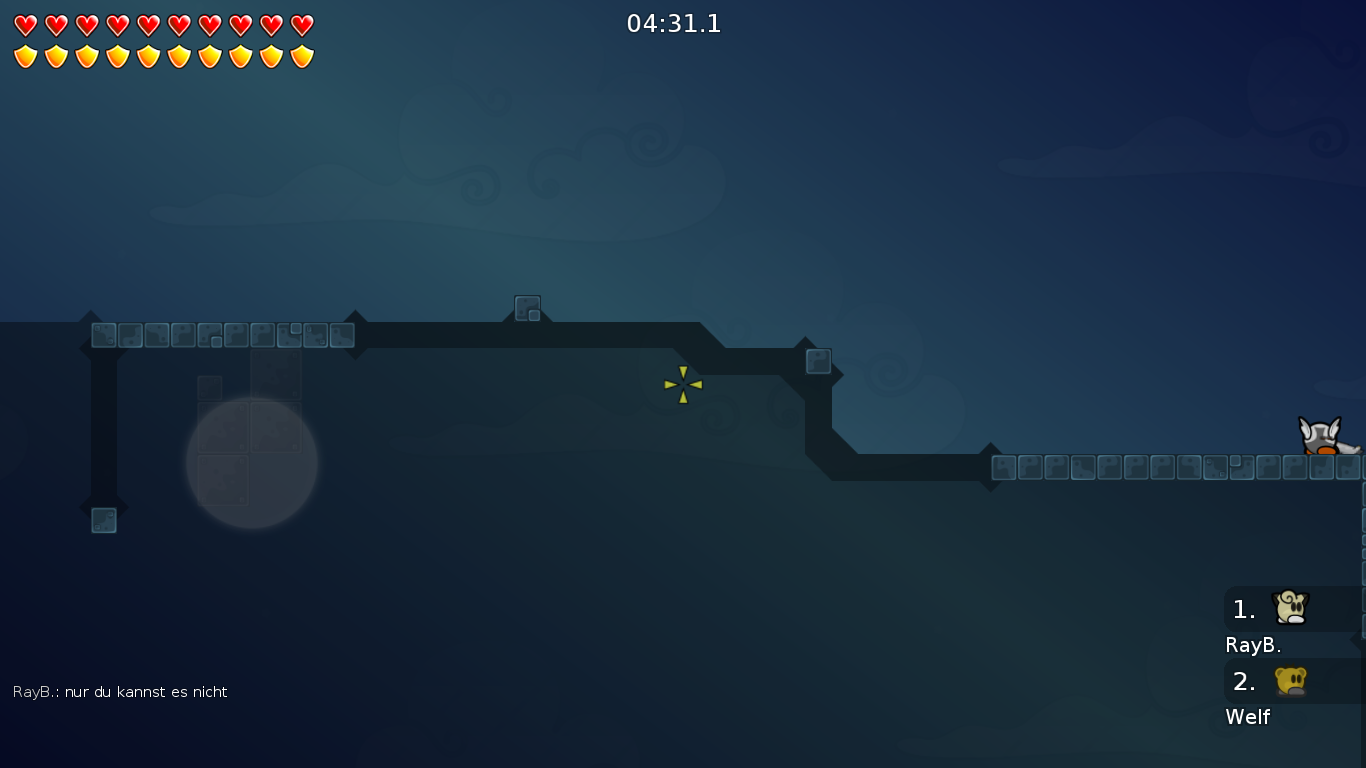
Task: Select the name RayB. in the scoreboard
Action: pos(1253,645)
